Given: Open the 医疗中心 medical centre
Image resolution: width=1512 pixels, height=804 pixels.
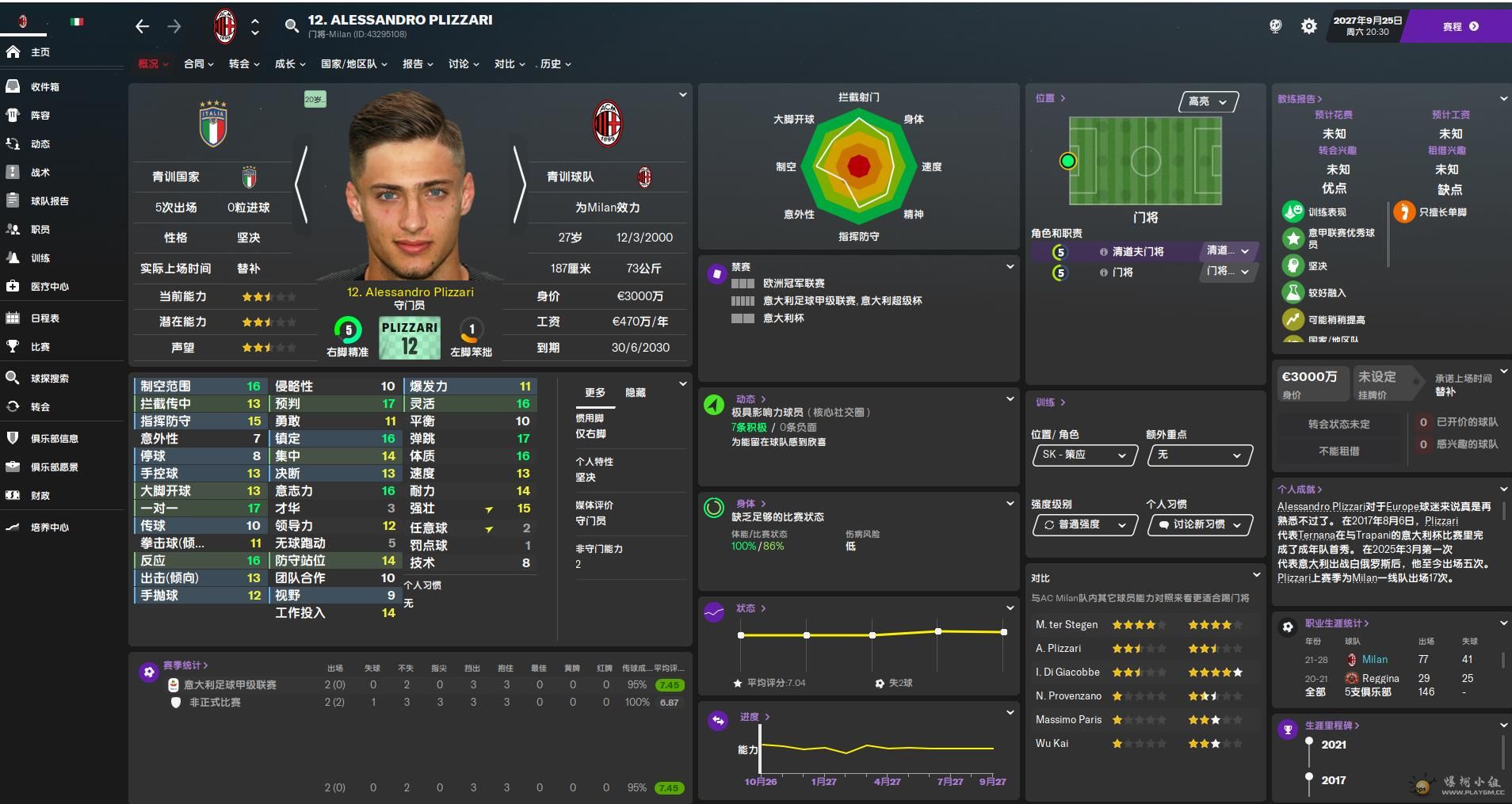Looking at the screenshot, I should tap(49, 287).
